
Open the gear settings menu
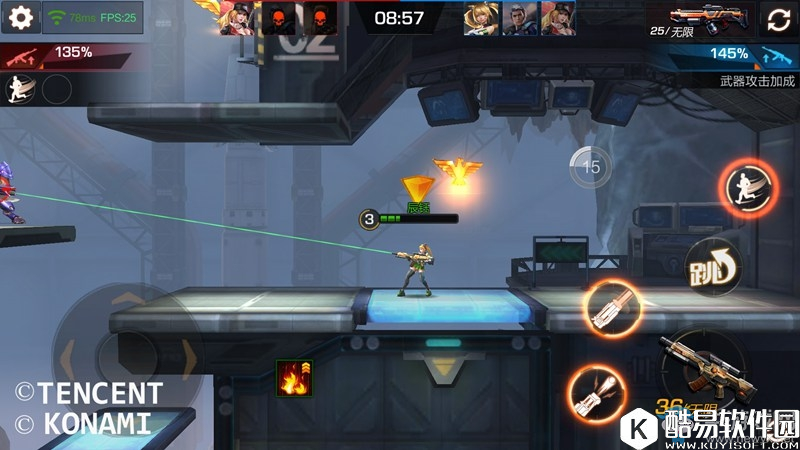(x=20, y=17)
